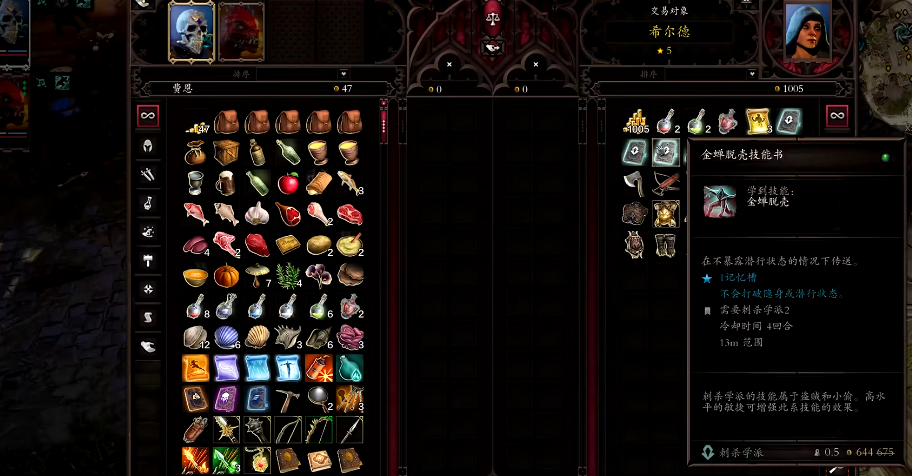The width and height of the screenshot is (912, 476).
Task: Select the player's gold coin stack
Action: click(x=196, y=123)
